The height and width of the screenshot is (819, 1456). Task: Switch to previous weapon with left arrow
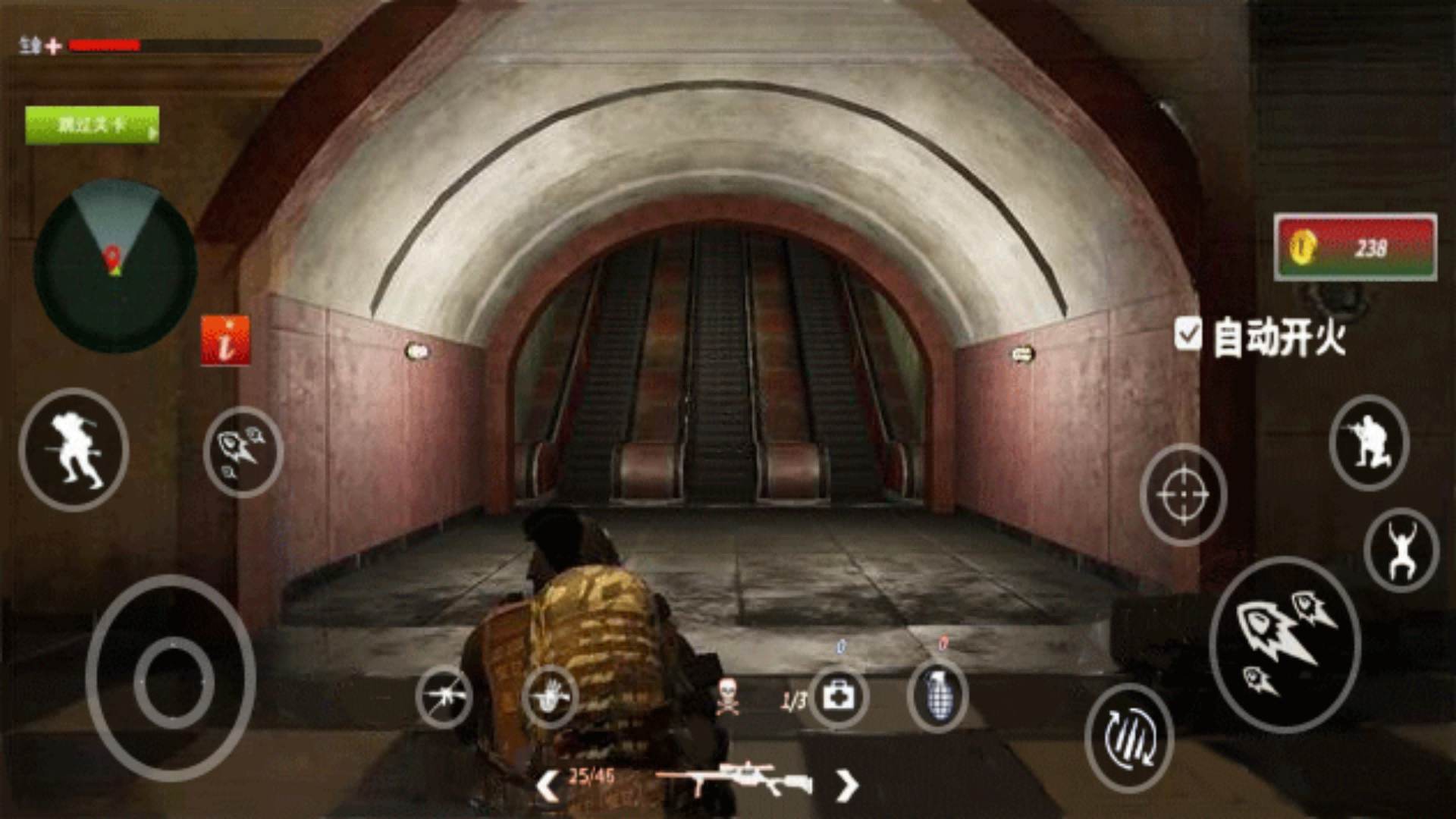pyautogui.click(x=548, y=785)
